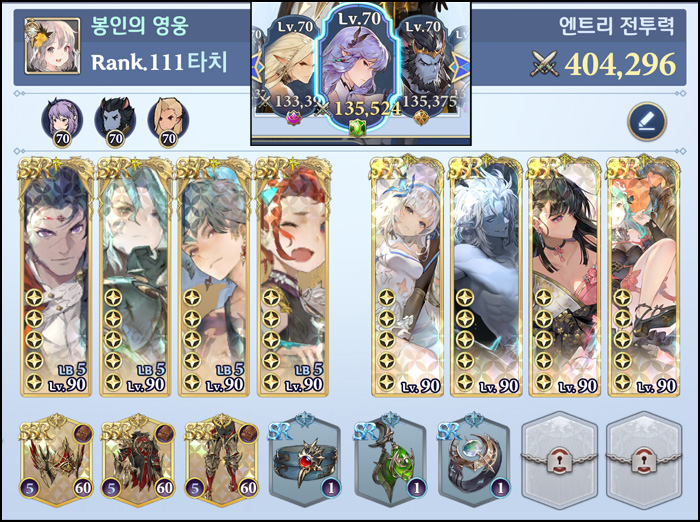Choose the black-haired woman SSR card

(x=564, y=277)
